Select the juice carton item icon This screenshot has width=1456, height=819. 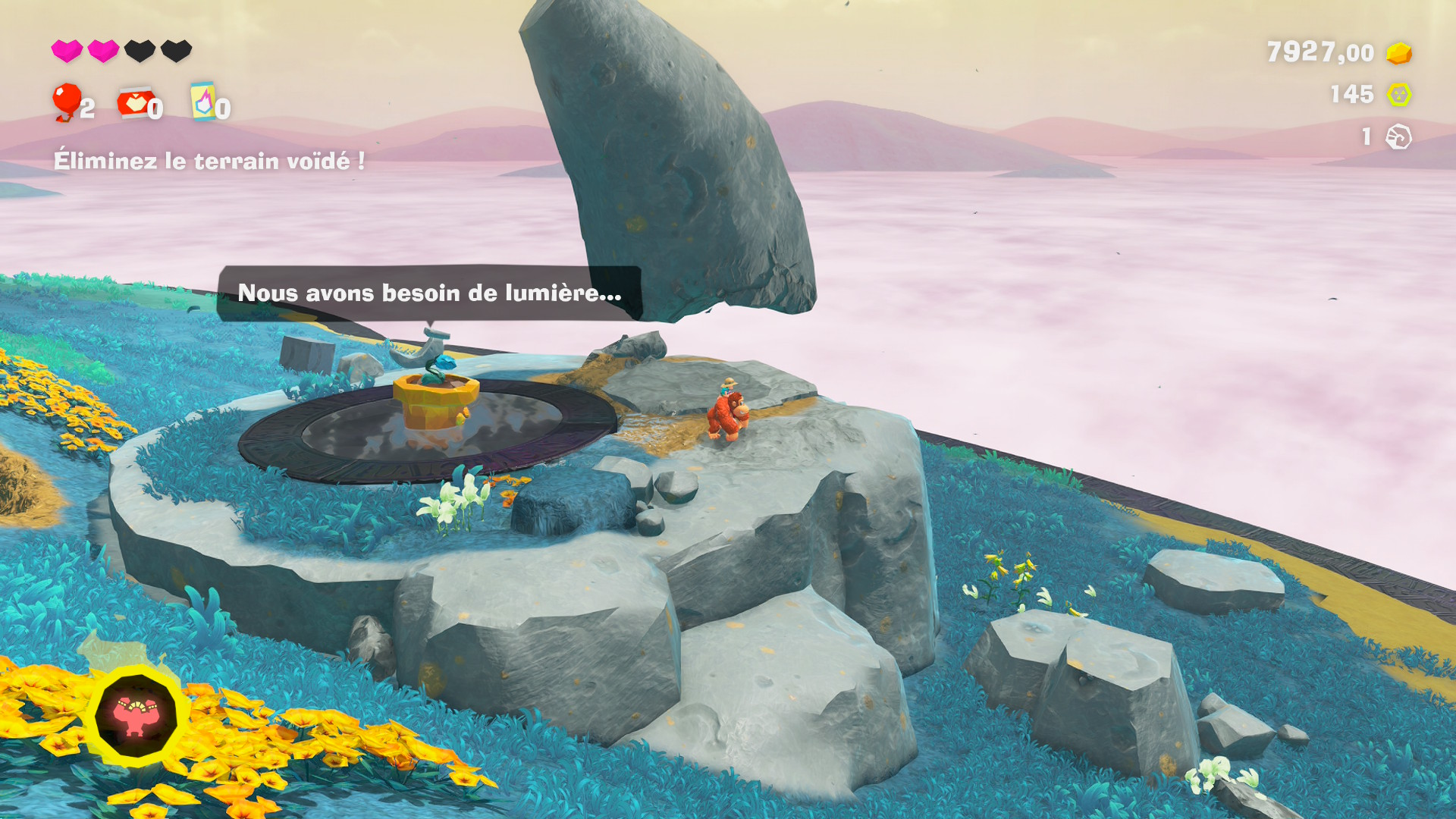coord(202,101)
